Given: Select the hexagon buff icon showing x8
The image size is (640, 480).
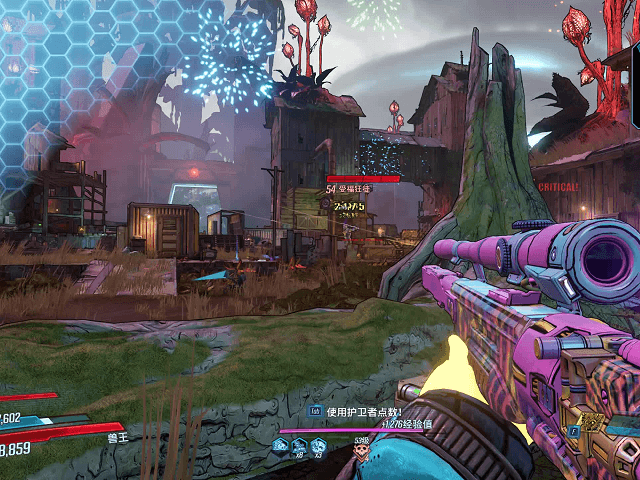Looking at the screenshot, I should pos(299,447).
